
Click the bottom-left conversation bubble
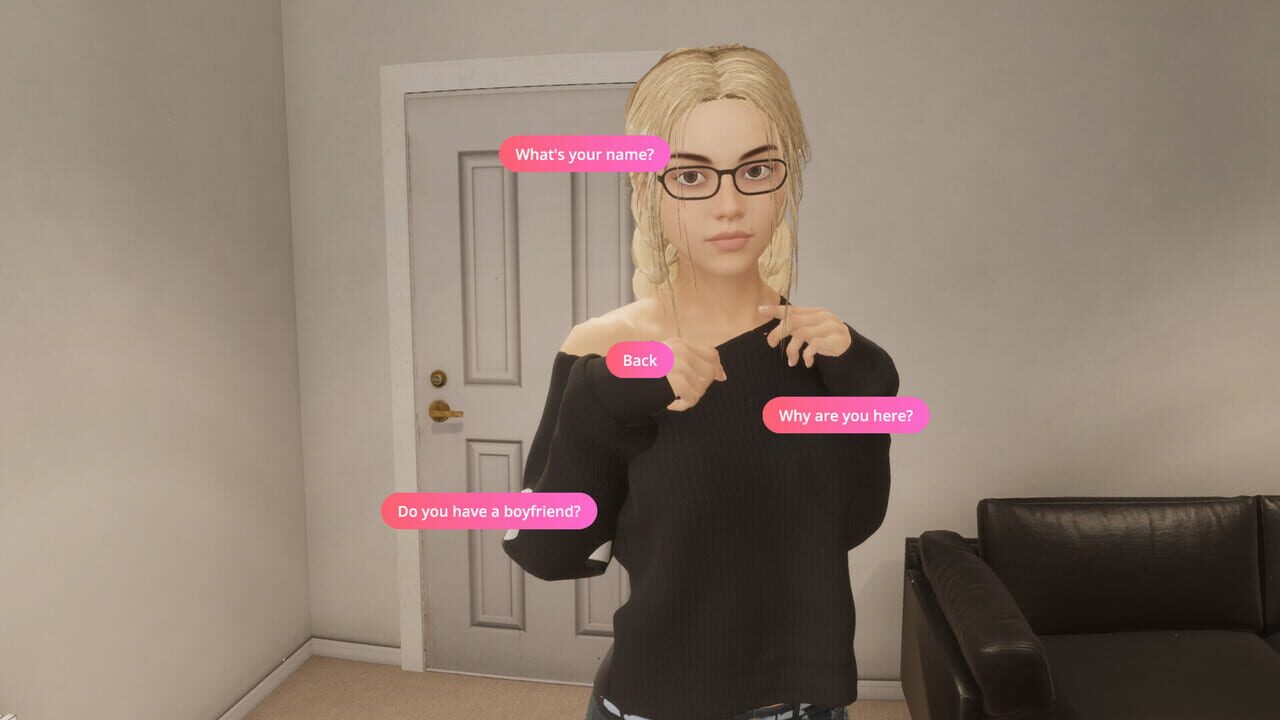pos(488,511)
